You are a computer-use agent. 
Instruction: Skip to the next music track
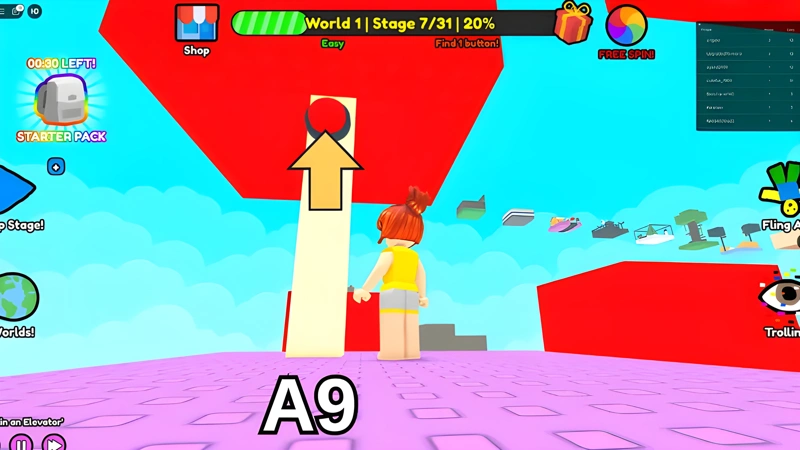click(53, 442)
